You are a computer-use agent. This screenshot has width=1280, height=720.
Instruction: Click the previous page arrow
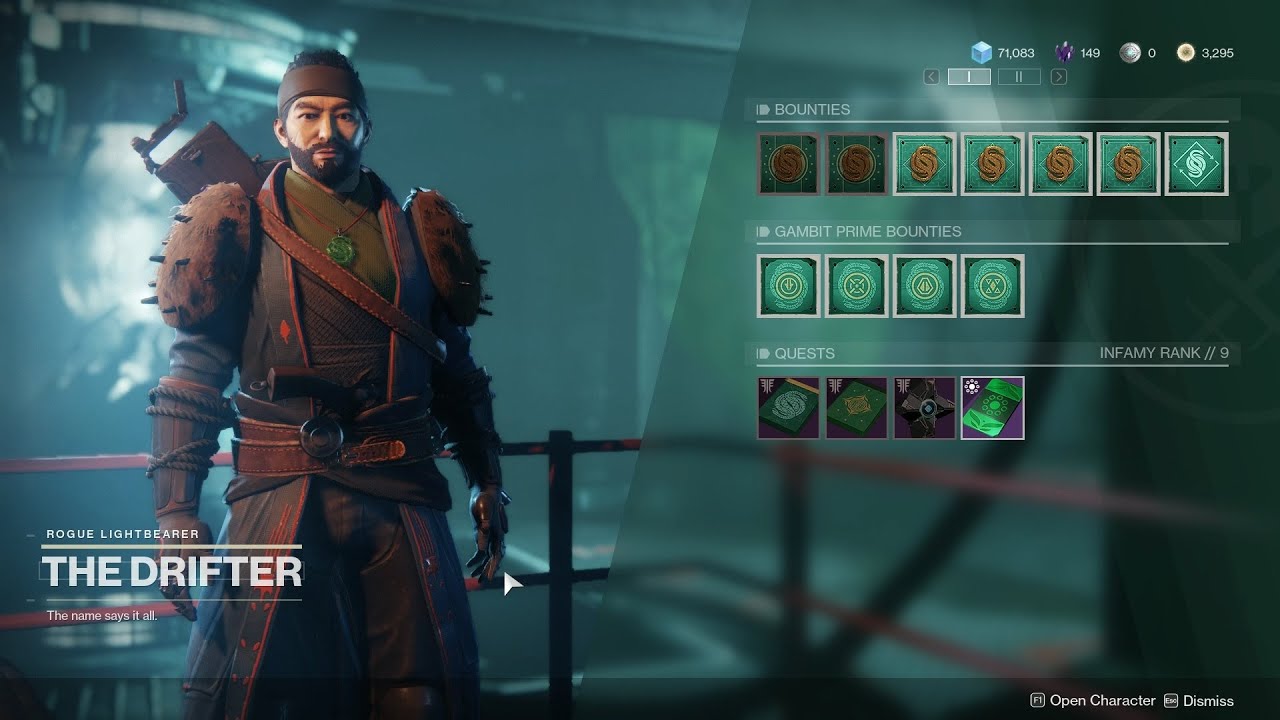(x=931, y=77)
